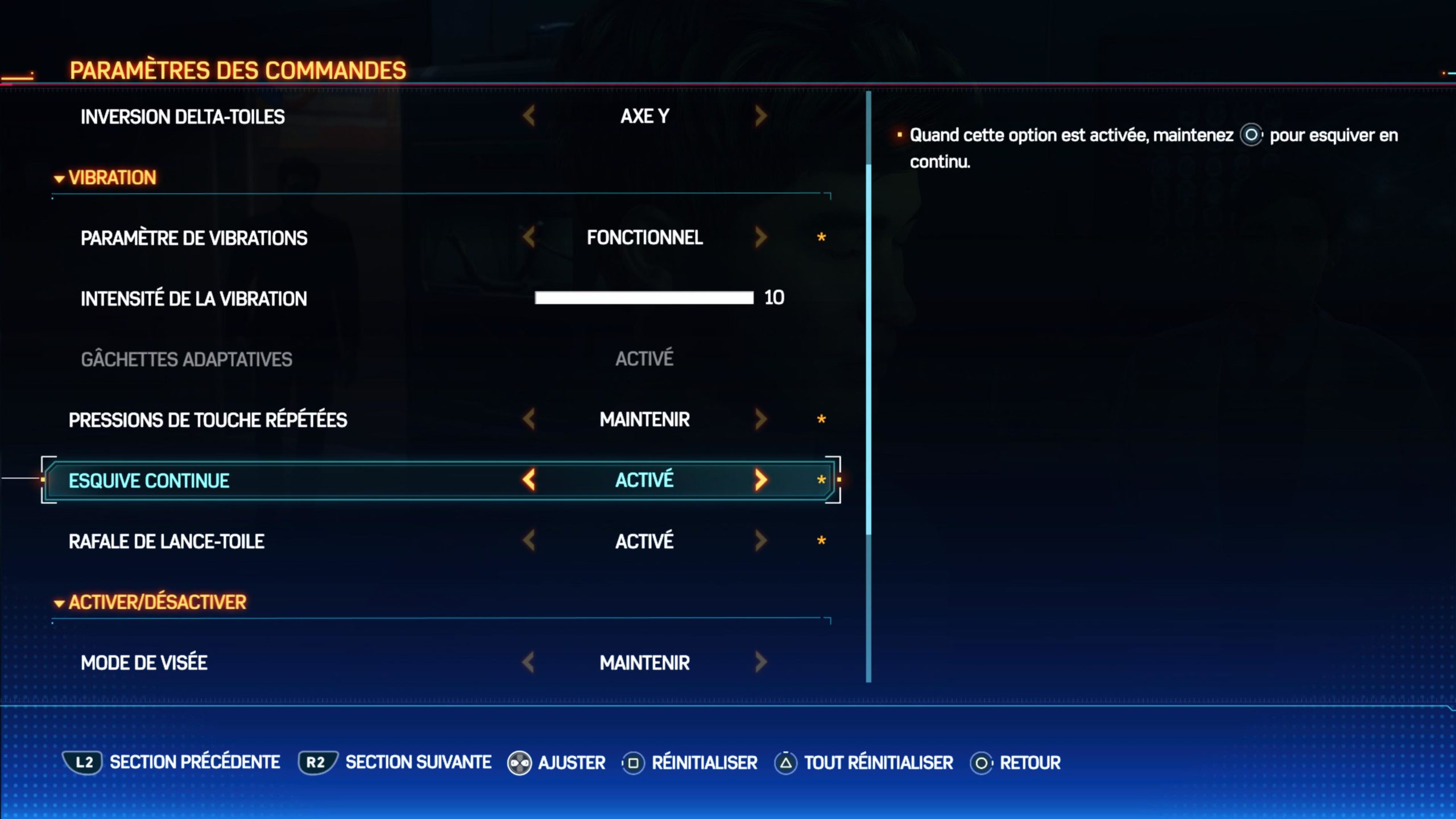Viewport: 1456px width, 819px height.
Task: Choose Tout Réinitialiser at the bottom
Action: pyautogui.click(x=864, y=763)
